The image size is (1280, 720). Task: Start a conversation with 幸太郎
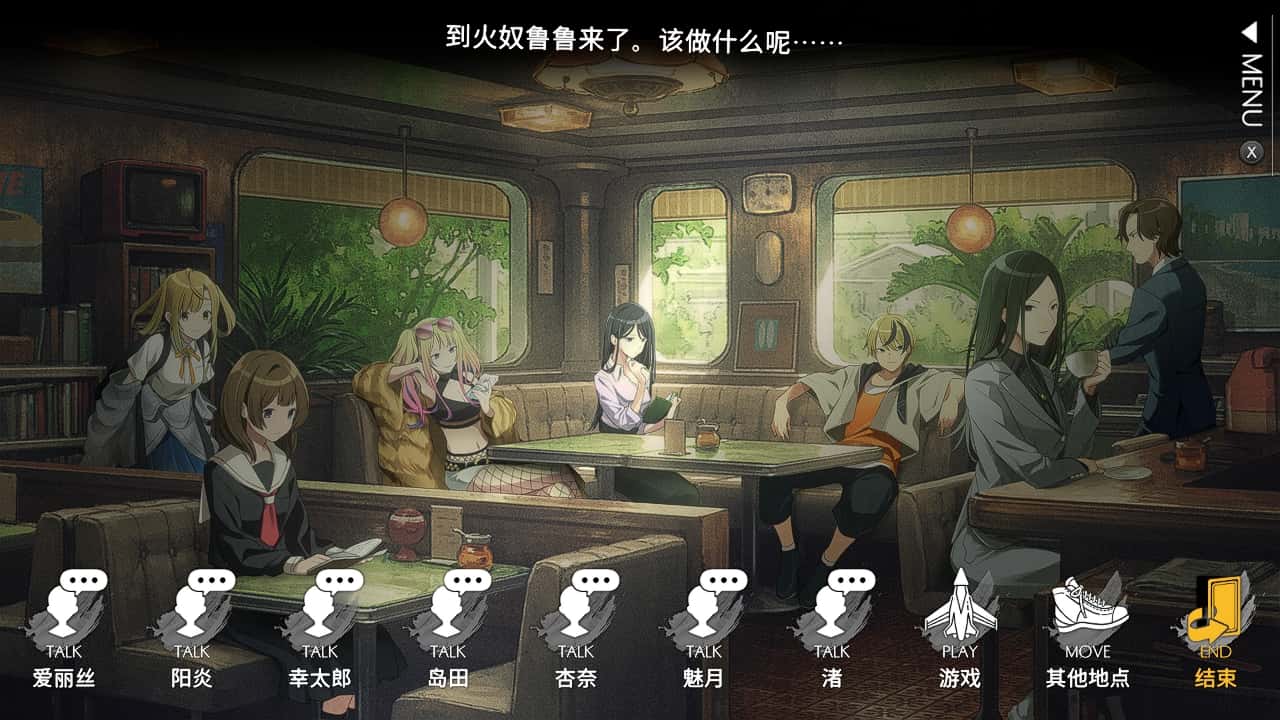pyautogui.click(x=320, y=627)
